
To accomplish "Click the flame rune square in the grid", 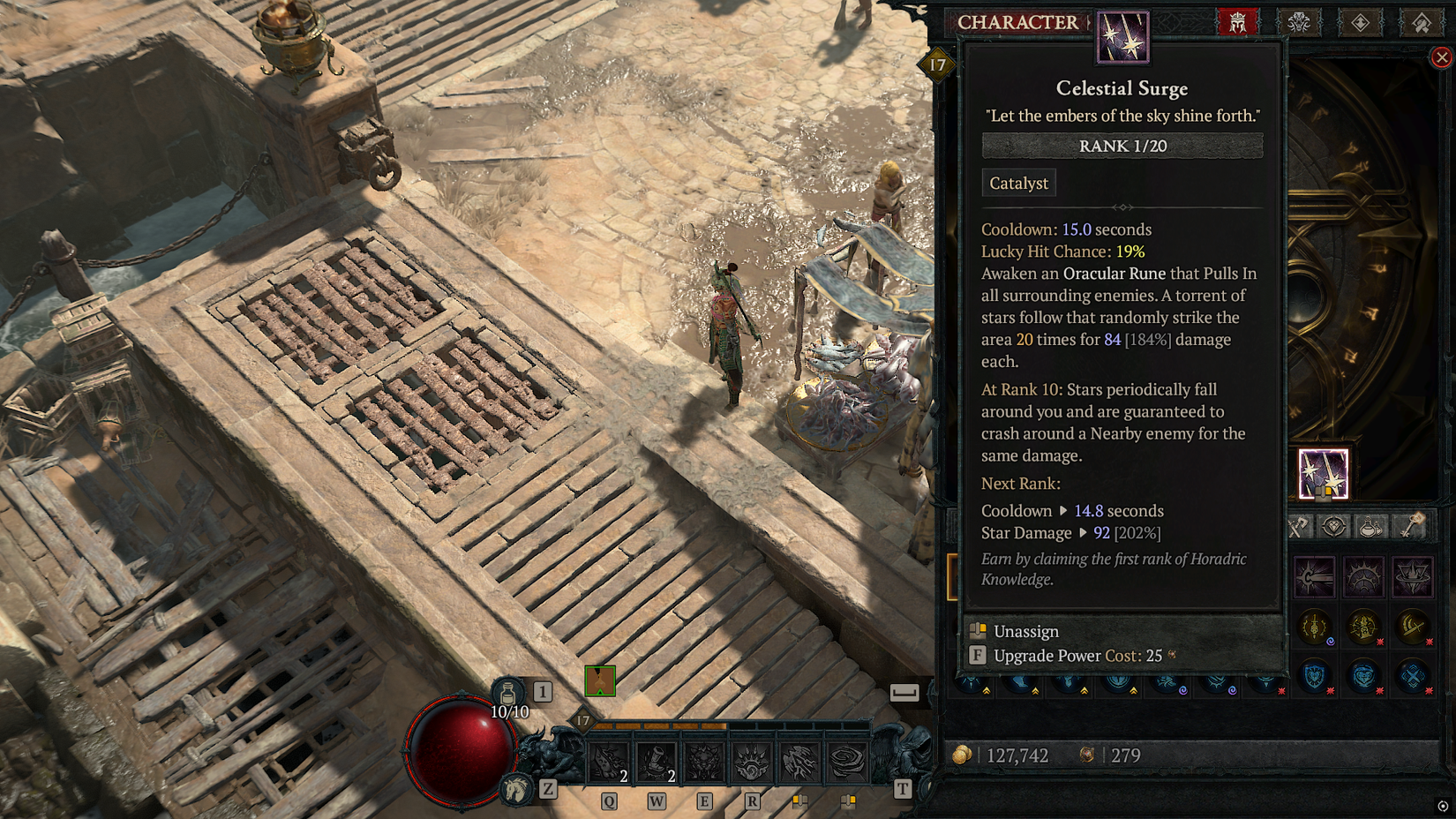I will [x=1414, y=577].
